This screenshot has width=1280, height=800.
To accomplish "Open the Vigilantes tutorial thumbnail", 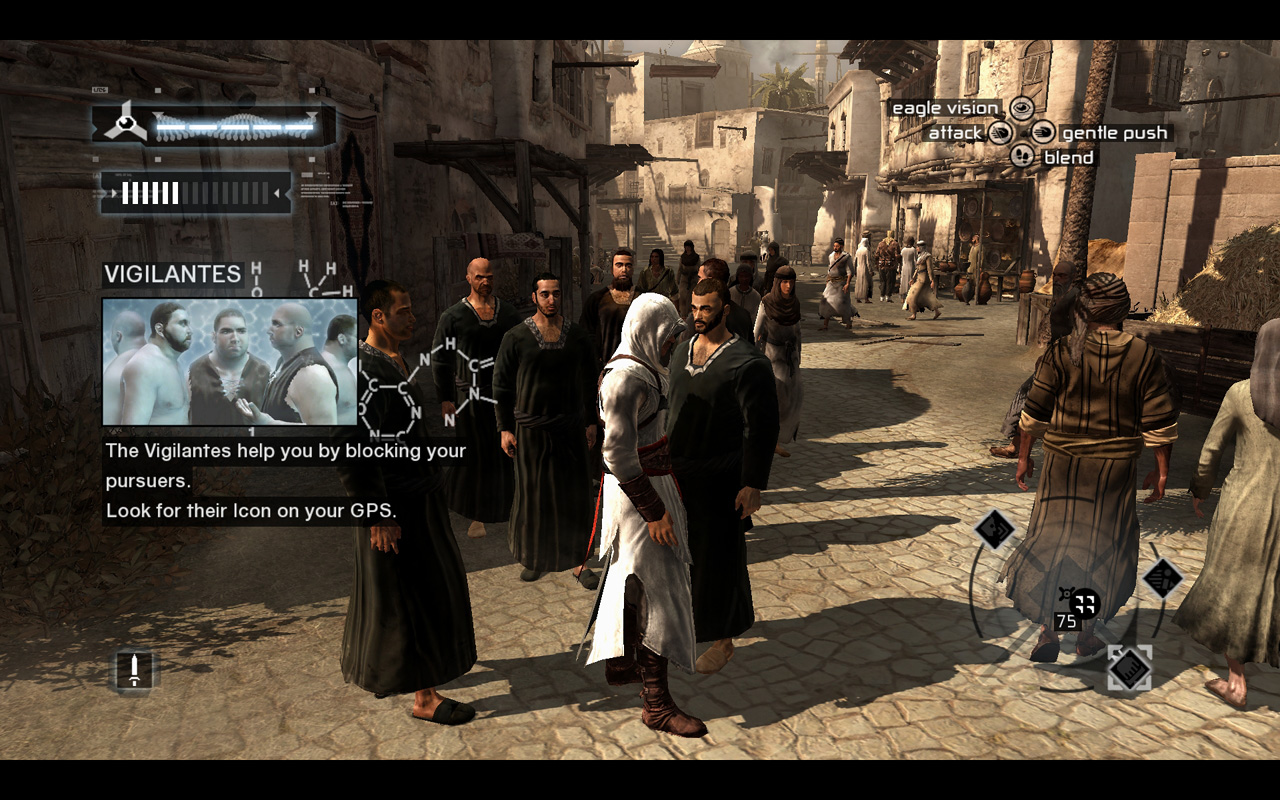I will pos(230,362).
